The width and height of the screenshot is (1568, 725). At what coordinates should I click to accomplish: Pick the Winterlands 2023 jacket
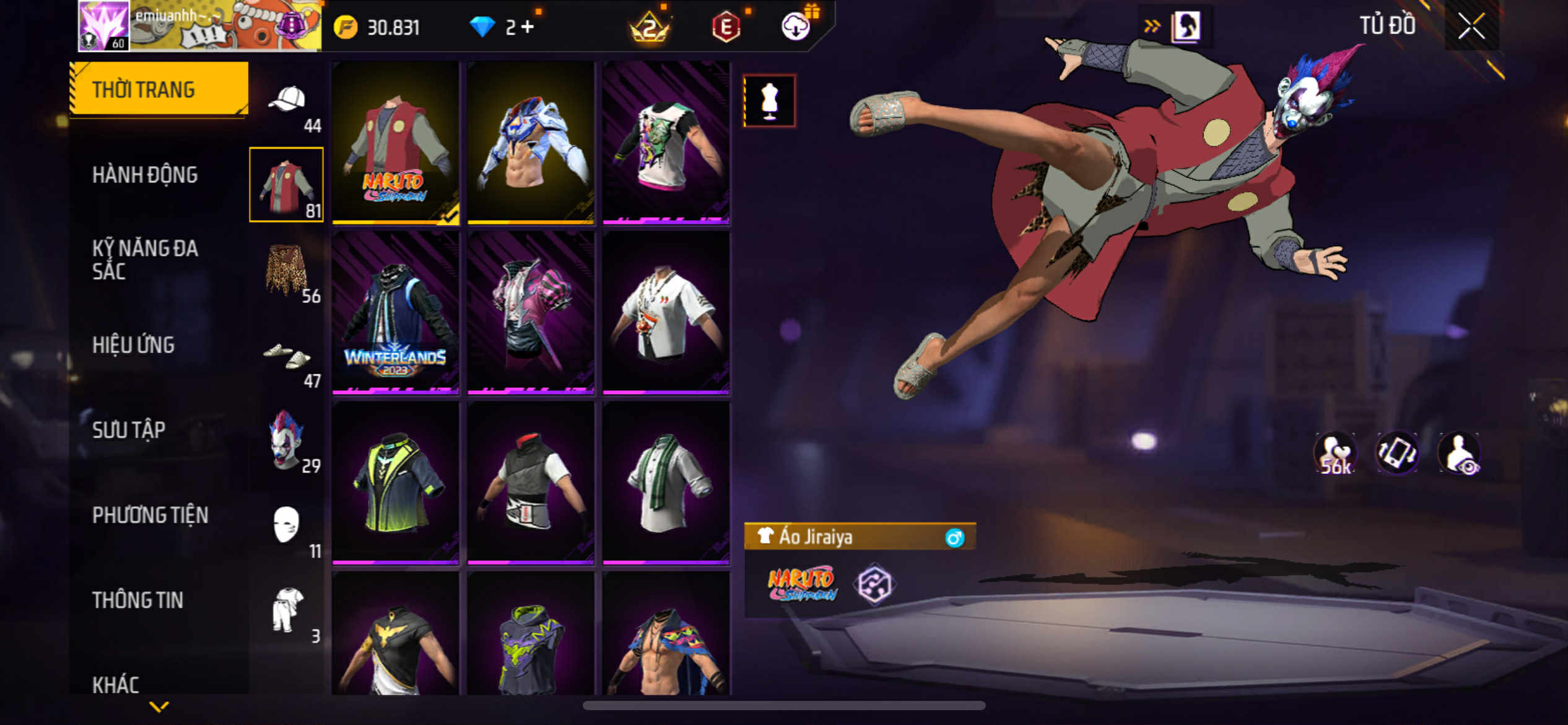pyautogui.click(x=395, y=312)
